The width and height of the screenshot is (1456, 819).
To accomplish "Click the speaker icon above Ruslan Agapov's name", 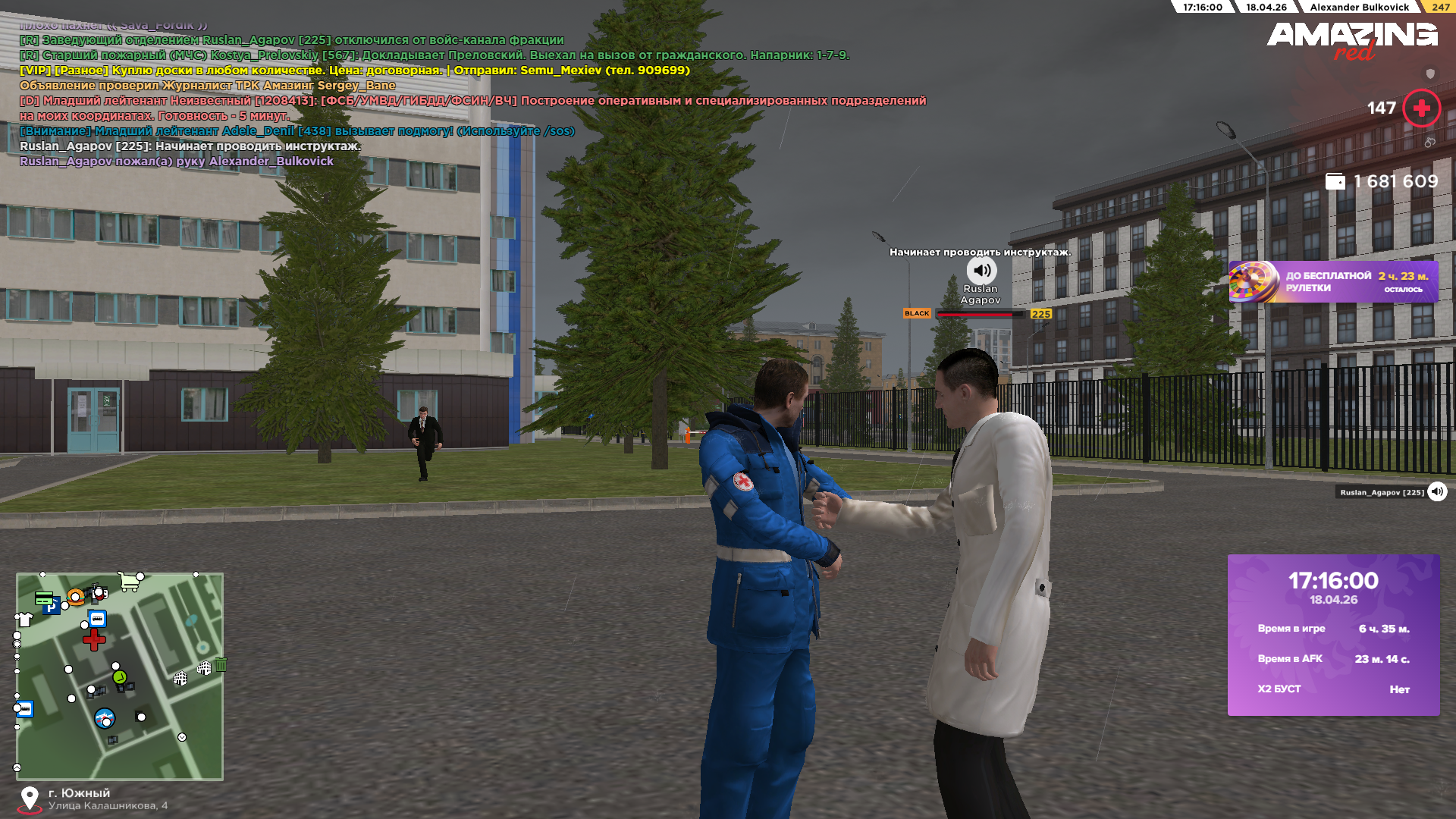I will [981, 271].
